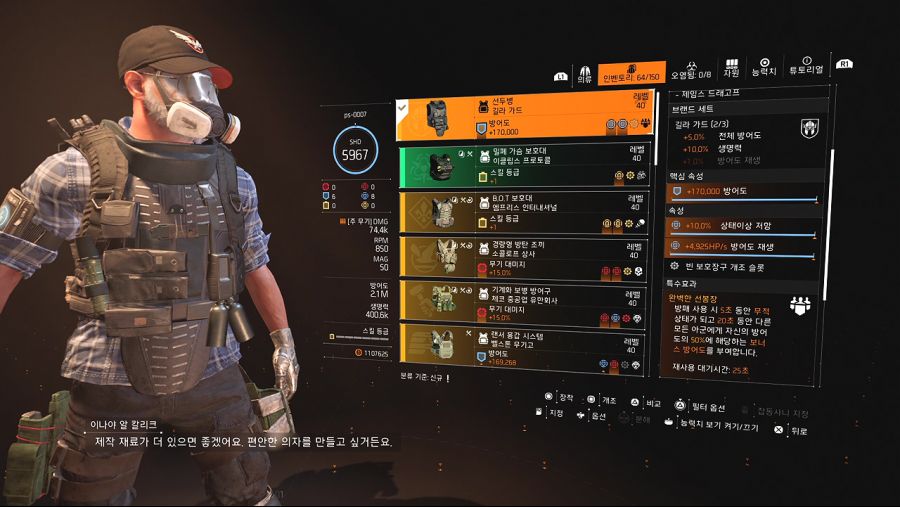Image resolution: width=900 pixels, height=507 pixels.
Task: Open the 인벤토리 inventory tab
Action: (x=632, y=73)
